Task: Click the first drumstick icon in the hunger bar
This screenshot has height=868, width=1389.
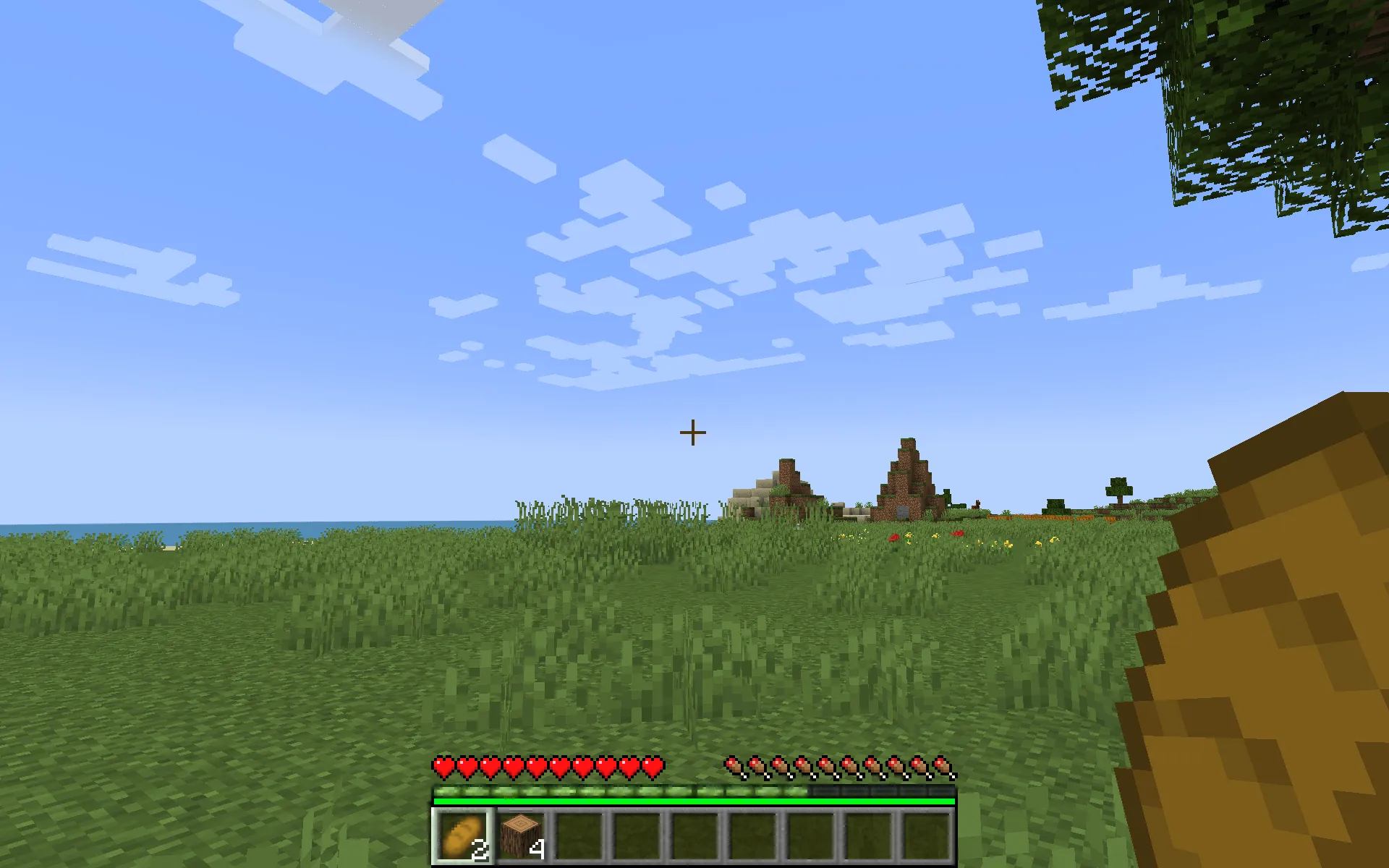Action: [x=735, y=765]
